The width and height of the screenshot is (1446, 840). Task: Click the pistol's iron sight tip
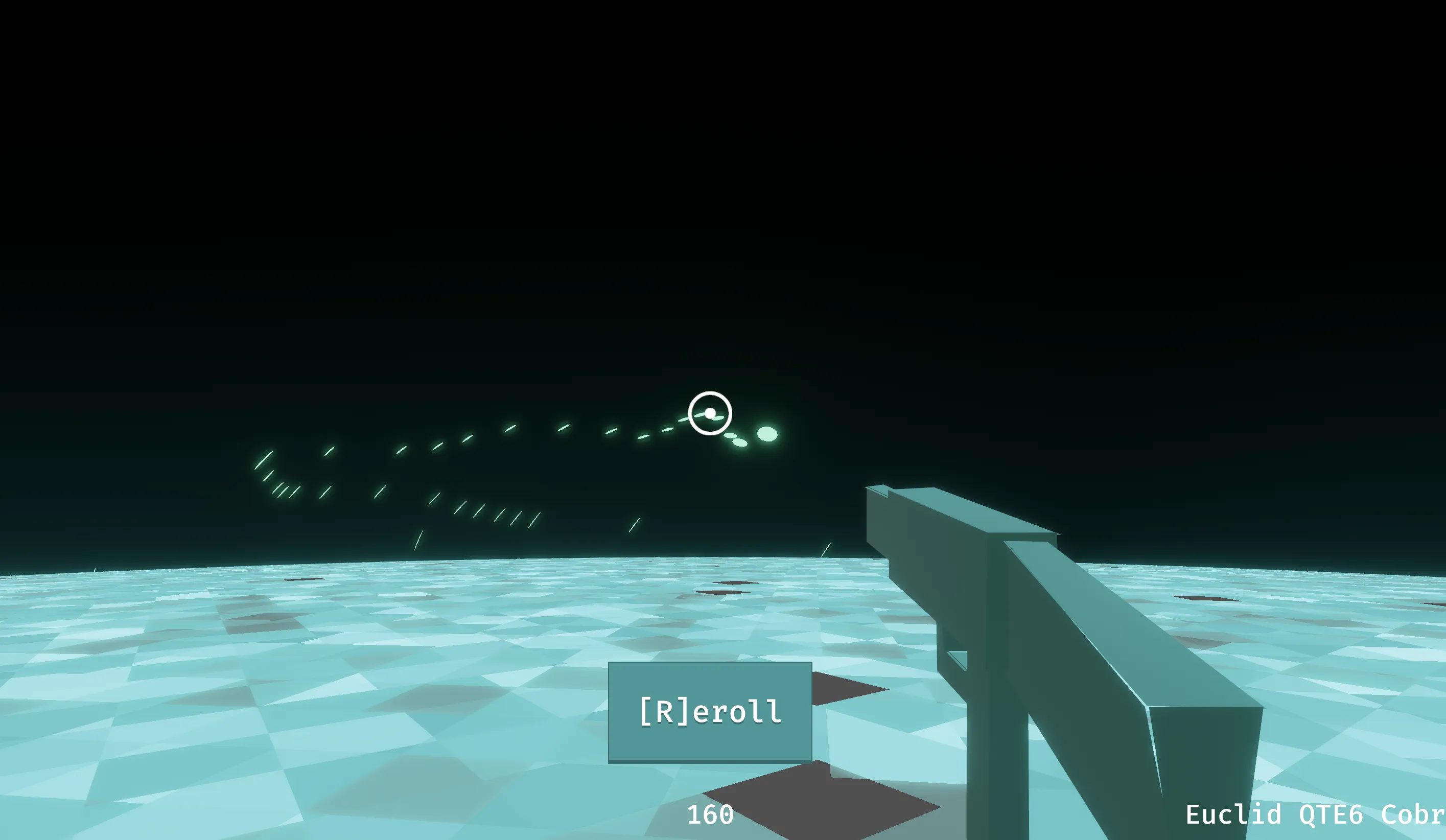pyautogui.click(x=877, y=488)
